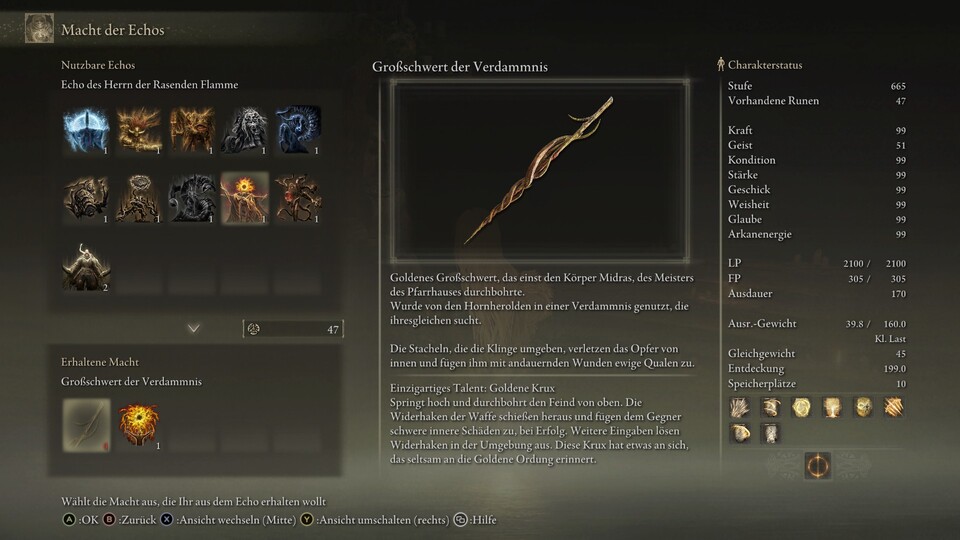Screen dimensions: 960x540
Task: Select the dark blue coiled serpent echo
Action: tap(297, 130)
